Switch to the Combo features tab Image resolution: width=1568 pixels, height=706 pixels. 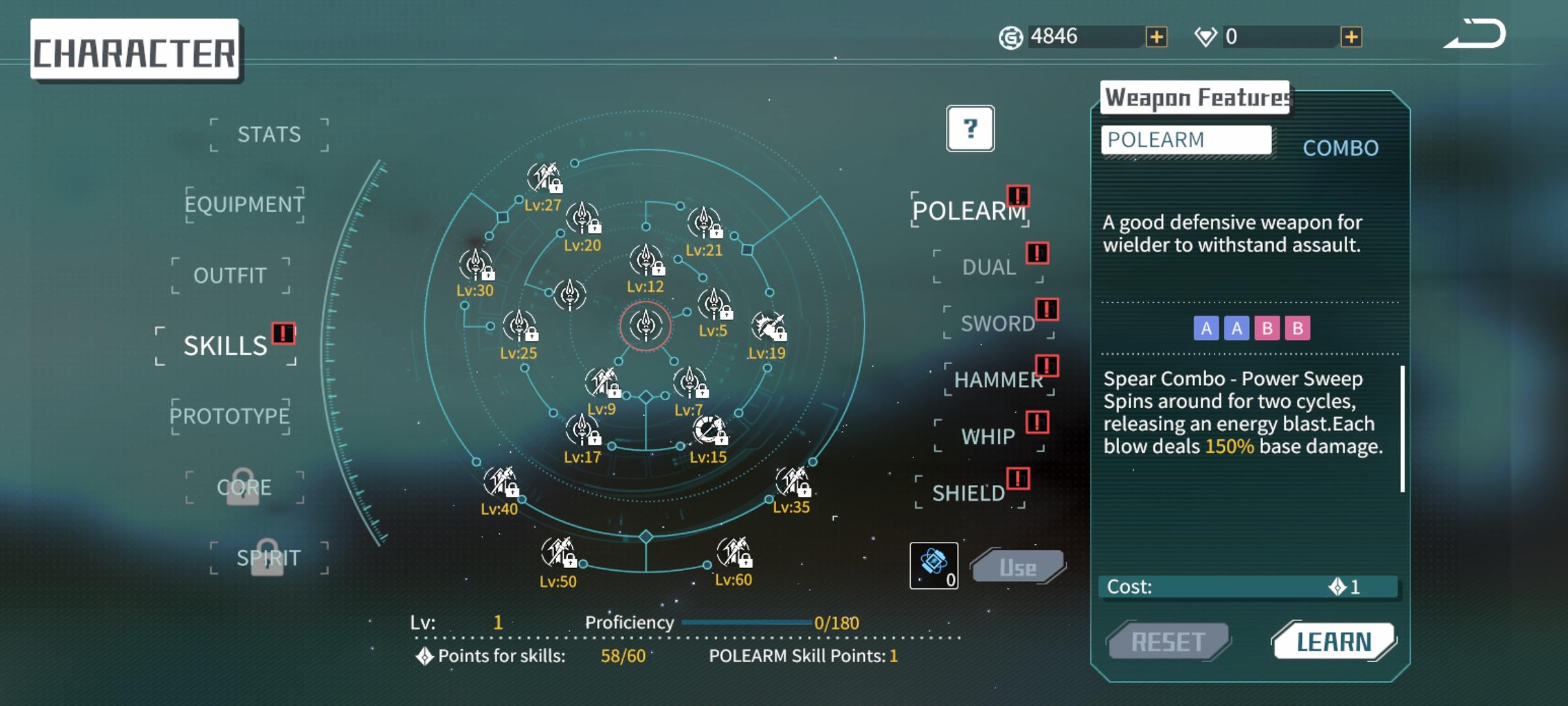1341,148
